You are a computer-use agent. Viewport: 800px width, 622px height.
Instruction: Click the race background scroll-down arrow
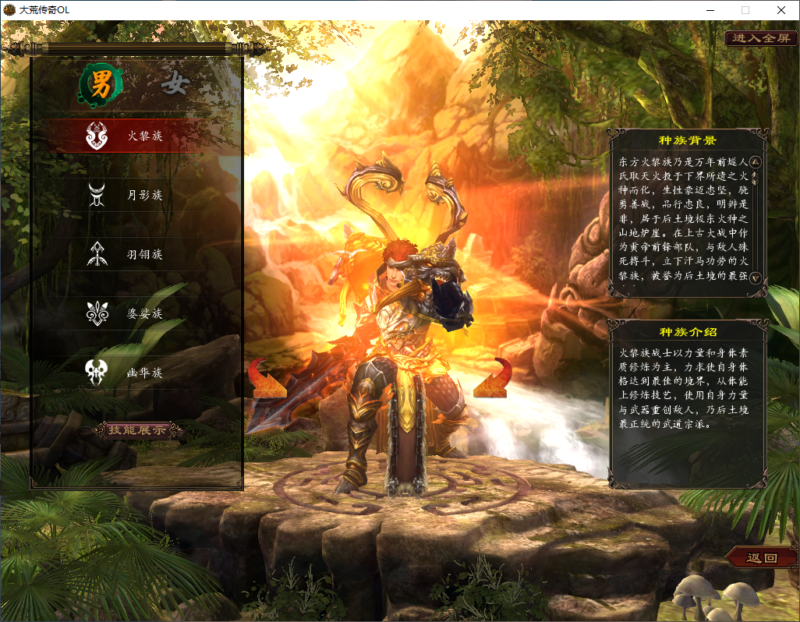click(756, 279)
